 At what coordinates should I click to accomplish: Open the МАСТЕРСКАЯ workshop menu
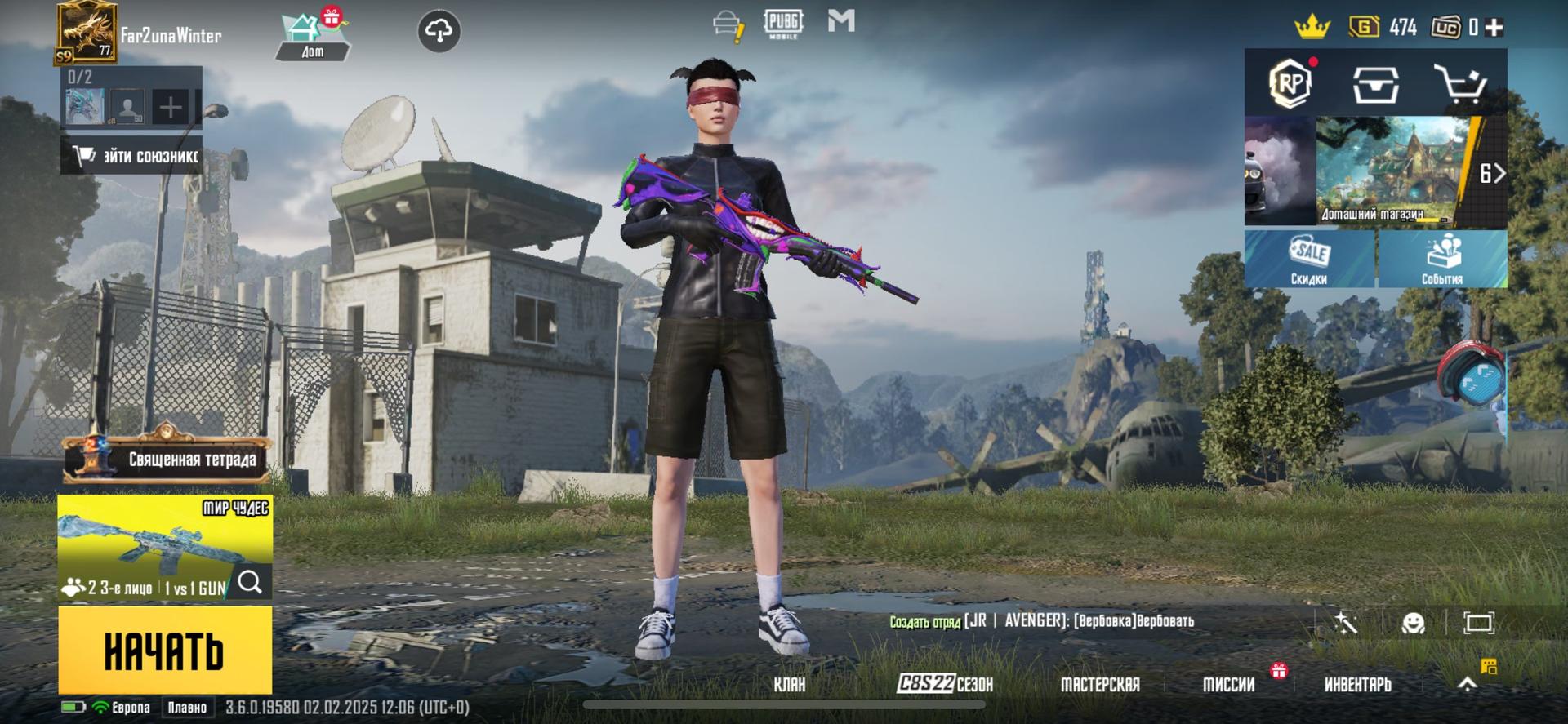pos(1099,684)
